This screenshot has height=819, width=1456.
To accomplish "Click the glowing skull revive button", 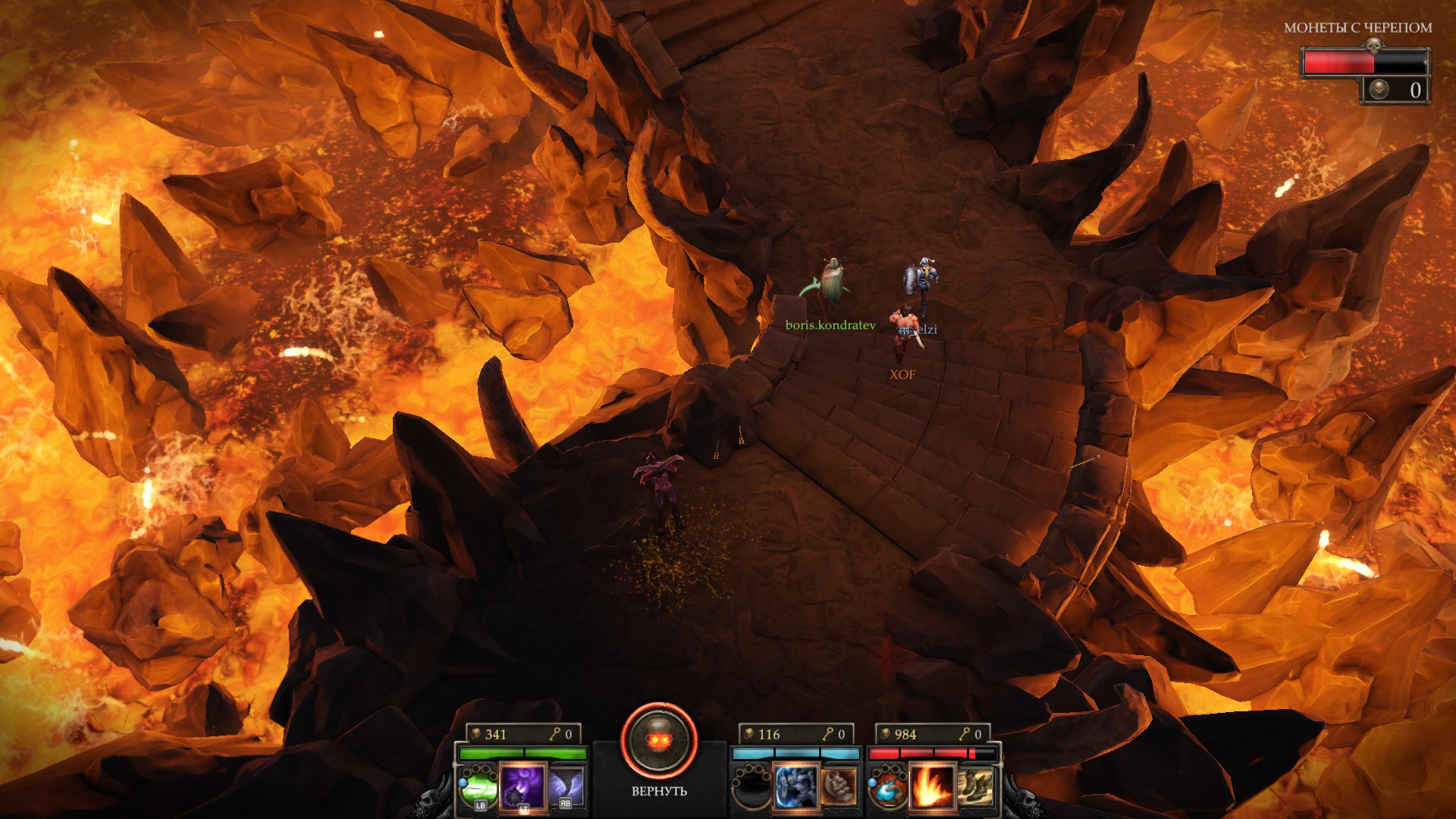I will [658, 742].
